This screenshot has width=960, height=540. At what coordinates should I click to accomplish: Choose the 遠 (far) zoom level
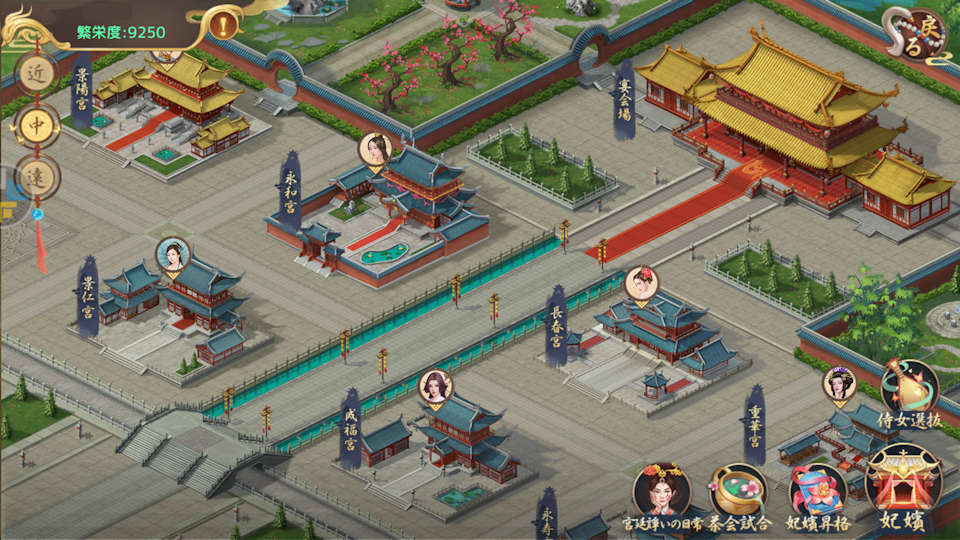37,177
